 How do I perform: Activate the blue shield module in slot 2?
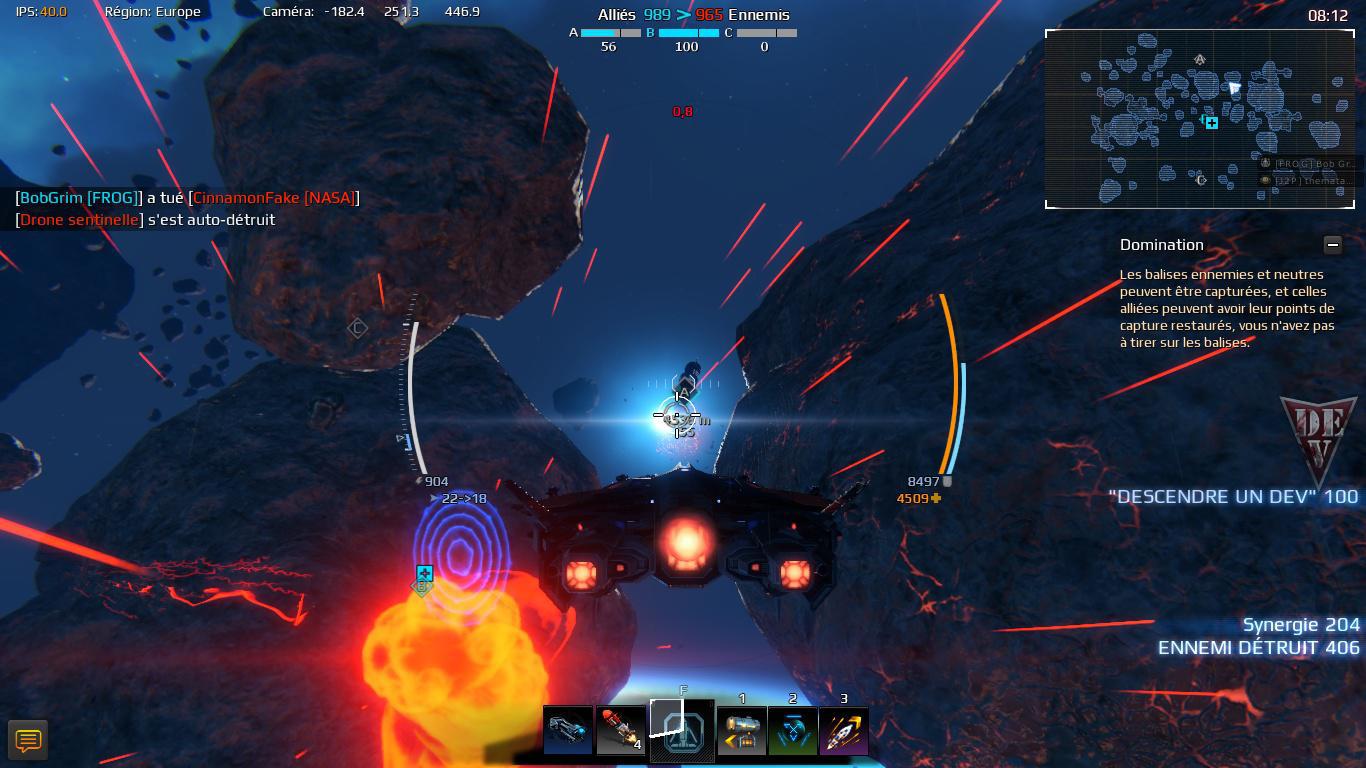point(793,731)
